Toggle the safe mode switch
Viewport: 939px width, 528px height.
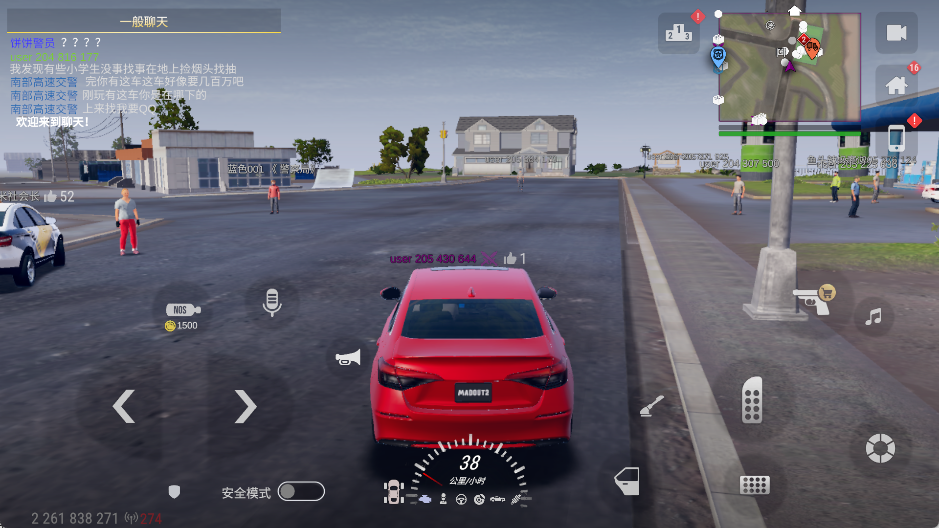click(301, 491)
